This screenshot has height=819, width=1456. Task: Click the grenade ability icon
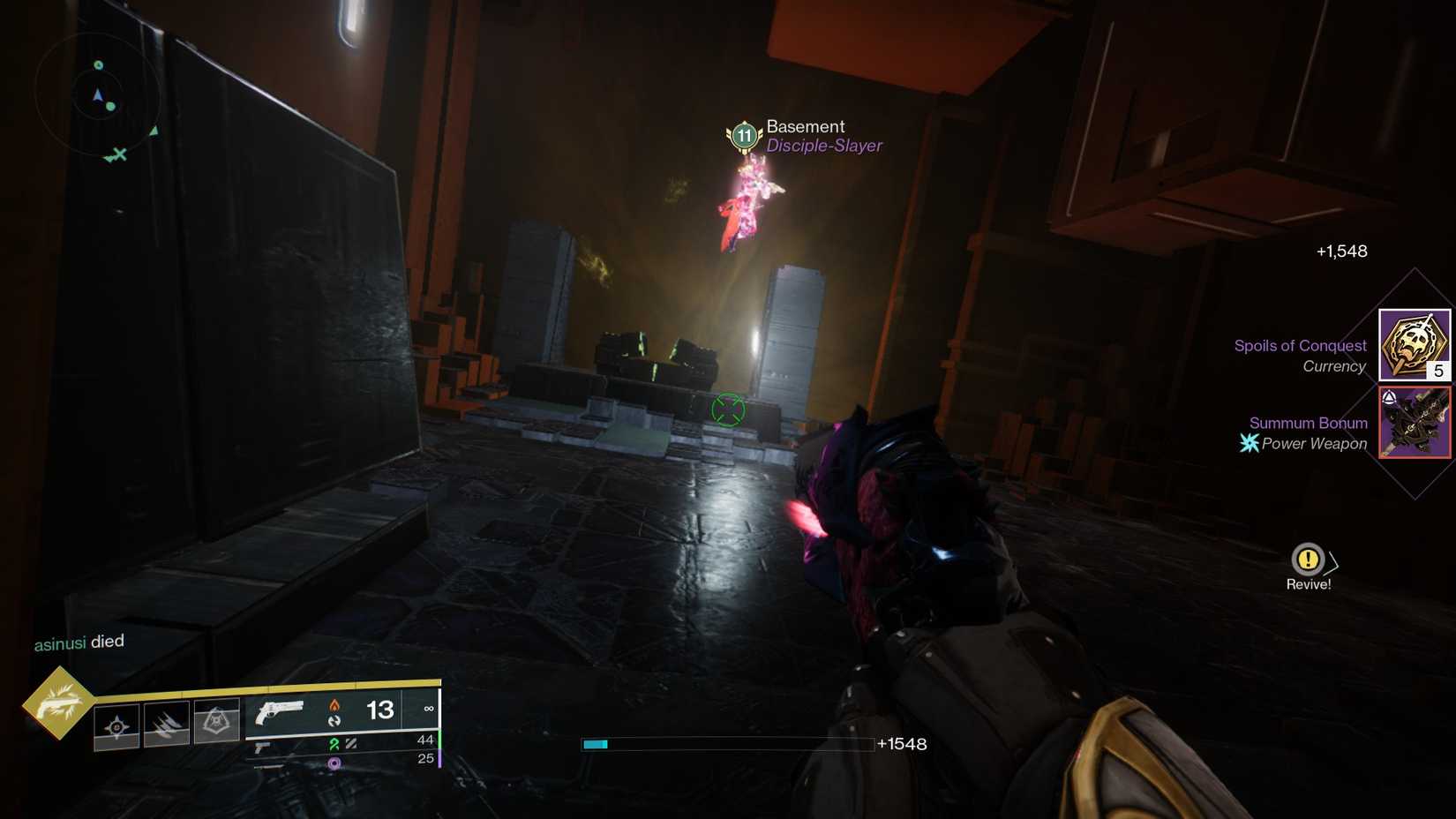click(116, 725)
